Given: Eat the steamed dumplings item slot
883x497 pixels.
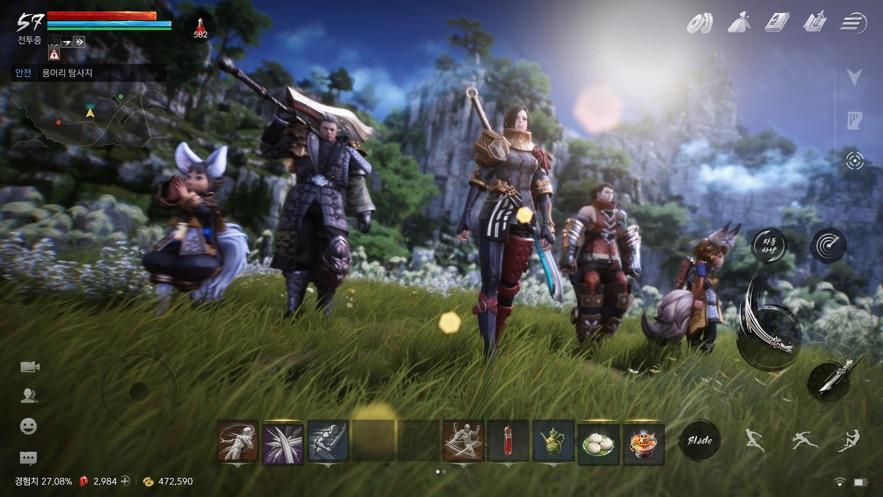Looking at the screenshot, I should [598, 441].
